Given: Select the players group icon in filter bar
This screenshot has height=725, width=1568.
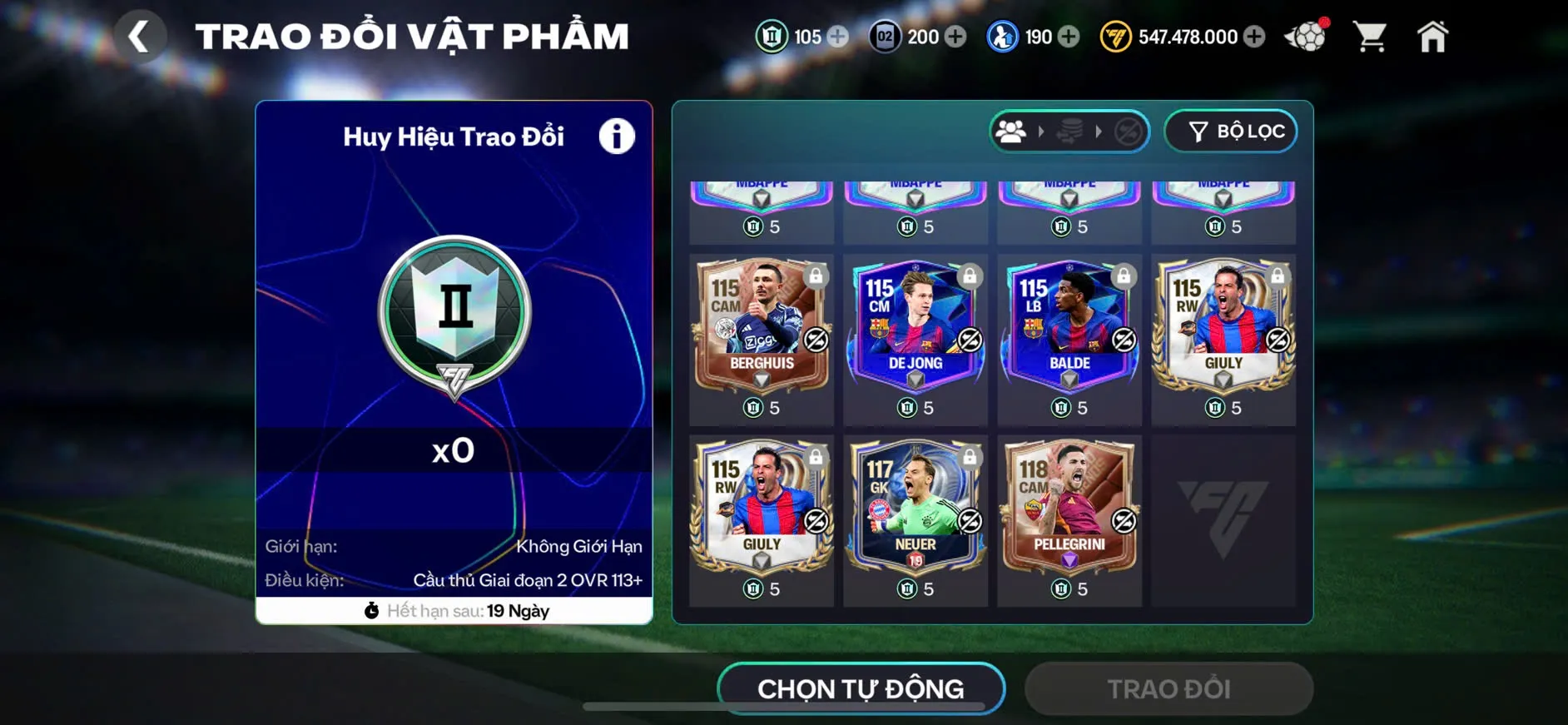Looking at the screenshot, I should (x=1011, y=131).
